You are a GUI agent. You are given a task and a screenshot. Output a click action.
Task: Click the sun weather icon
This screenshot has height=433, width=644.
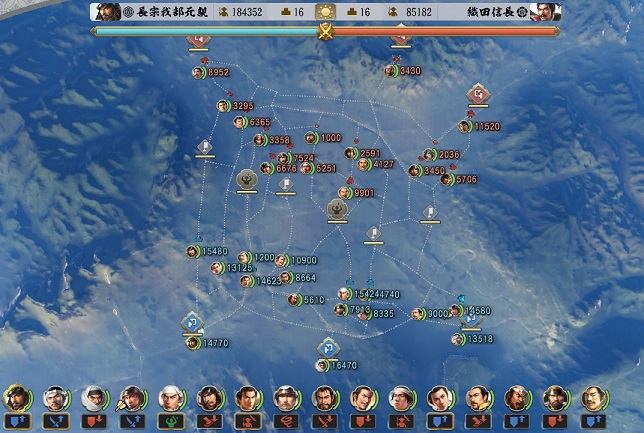point(325,12)
